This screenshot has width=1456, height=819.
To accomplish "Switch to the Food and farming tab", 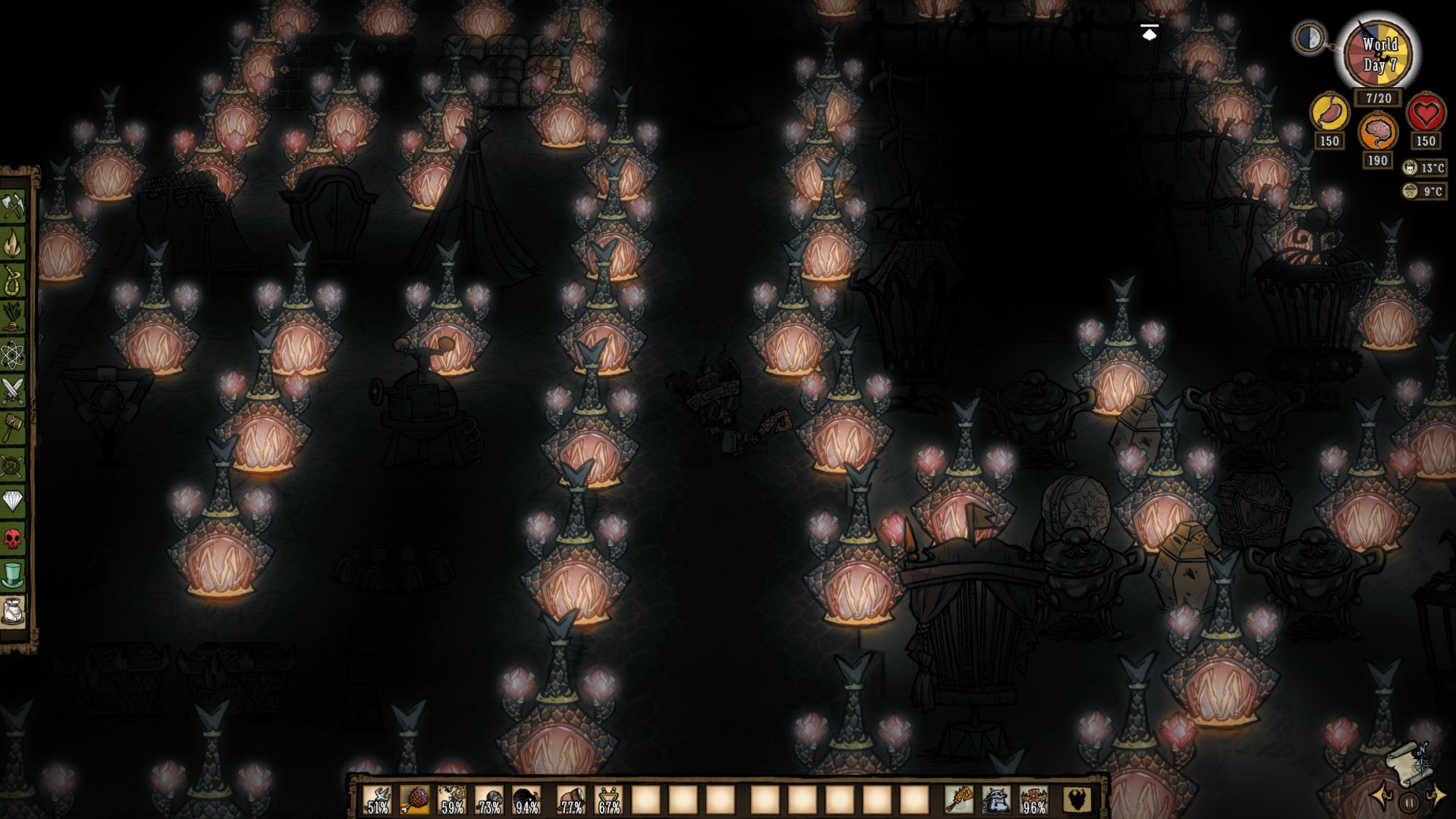I will click(x=13, y=317).
